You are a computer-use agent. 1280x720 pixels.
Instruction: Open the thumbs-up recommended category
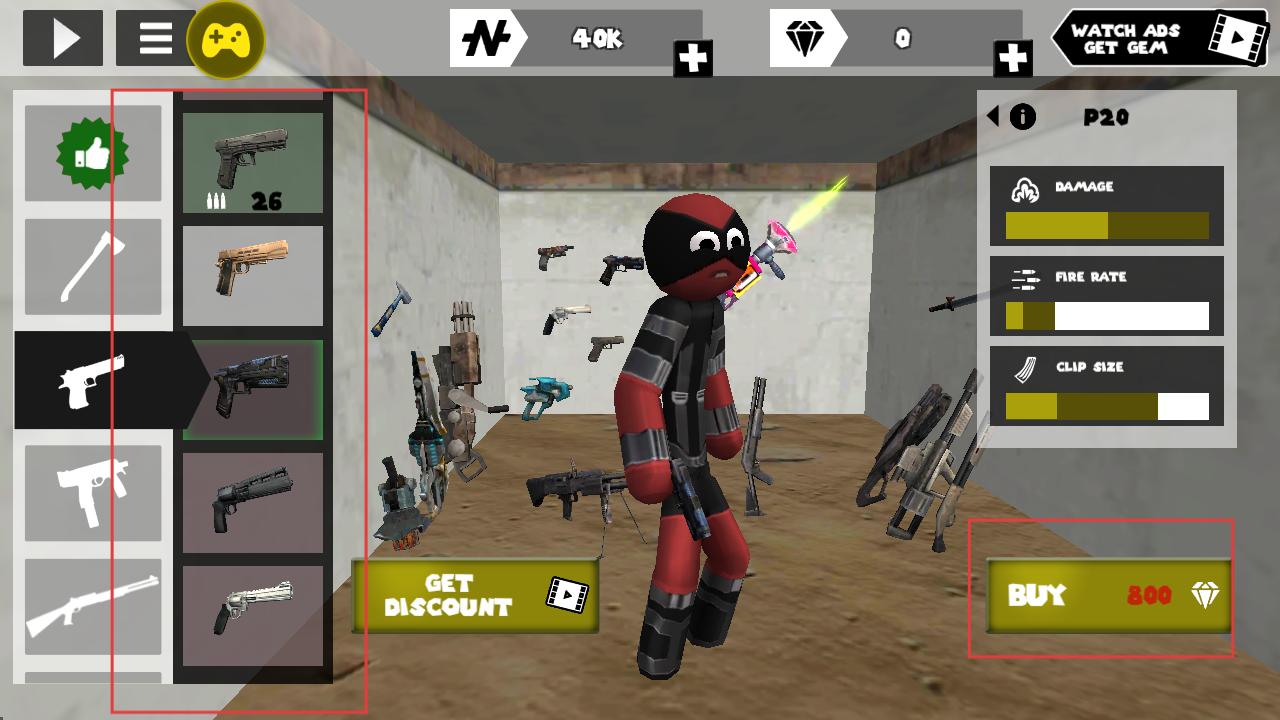(x=92, y=154)
